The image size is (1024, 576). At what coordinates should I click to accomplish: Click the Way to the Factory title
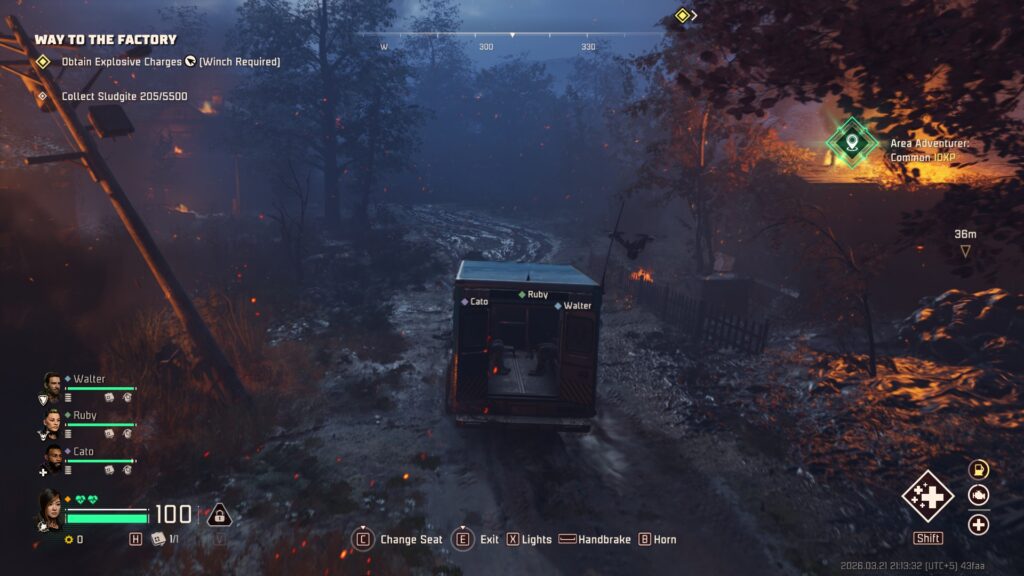[105, 40]
